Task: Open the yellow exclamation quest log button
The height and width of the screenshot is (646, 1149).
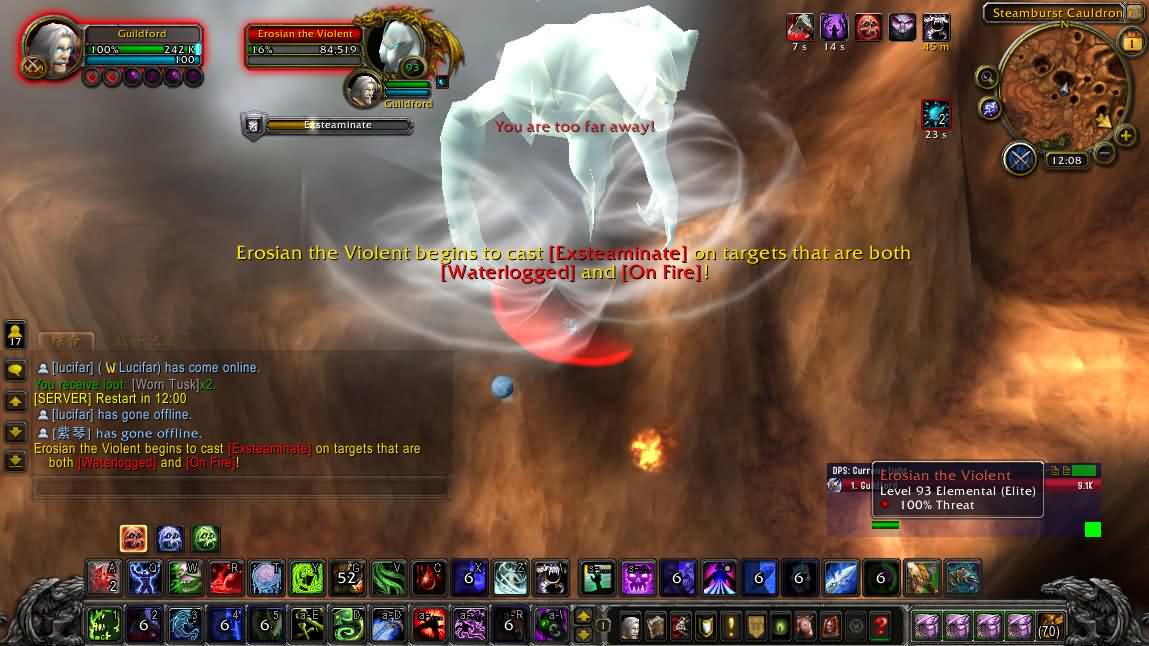Action: click(x=731, y=626)
